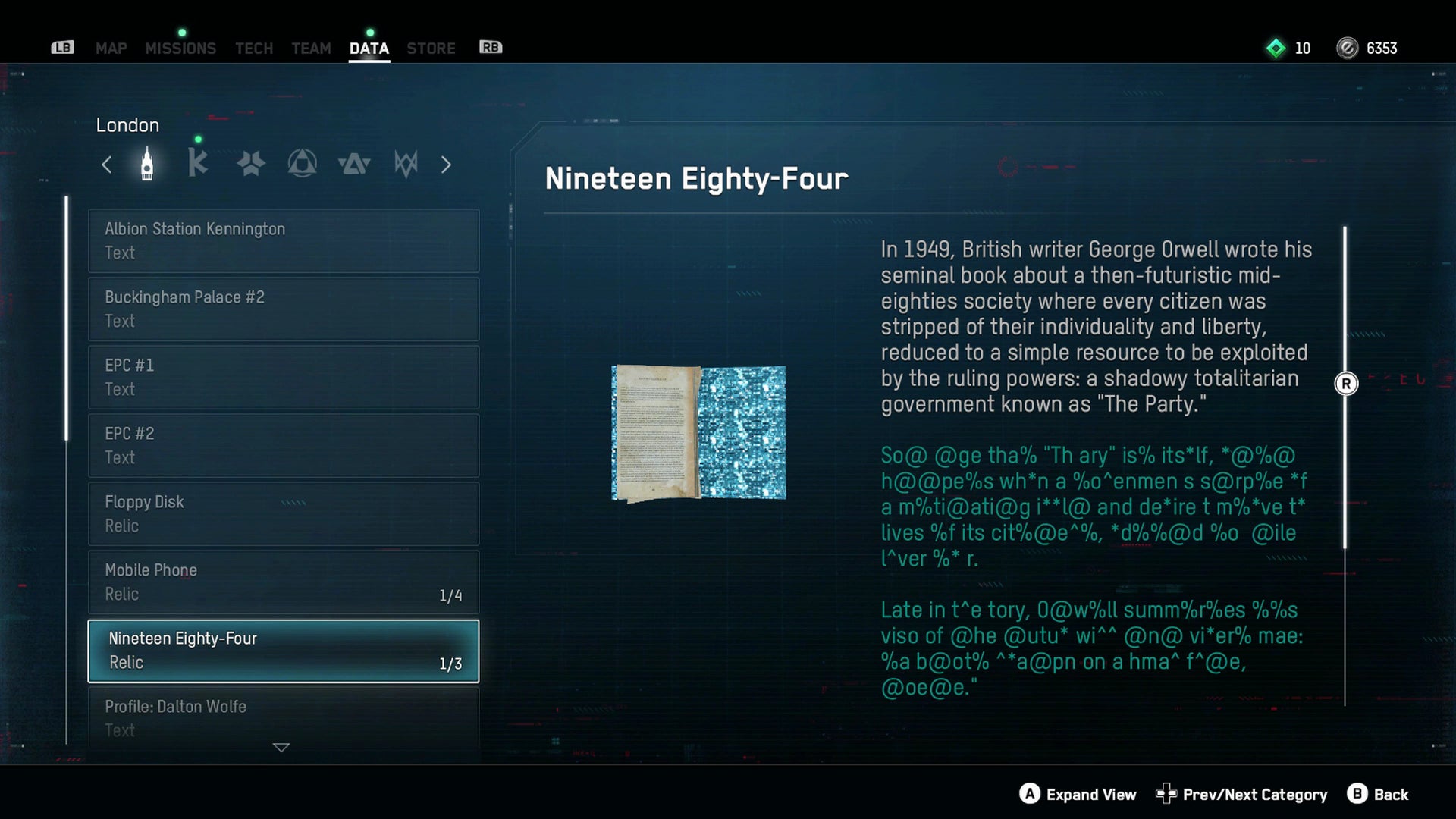Click the Back button
Image resolution: width=1456 pixels, height=819 pixels.
[1379, 795]
